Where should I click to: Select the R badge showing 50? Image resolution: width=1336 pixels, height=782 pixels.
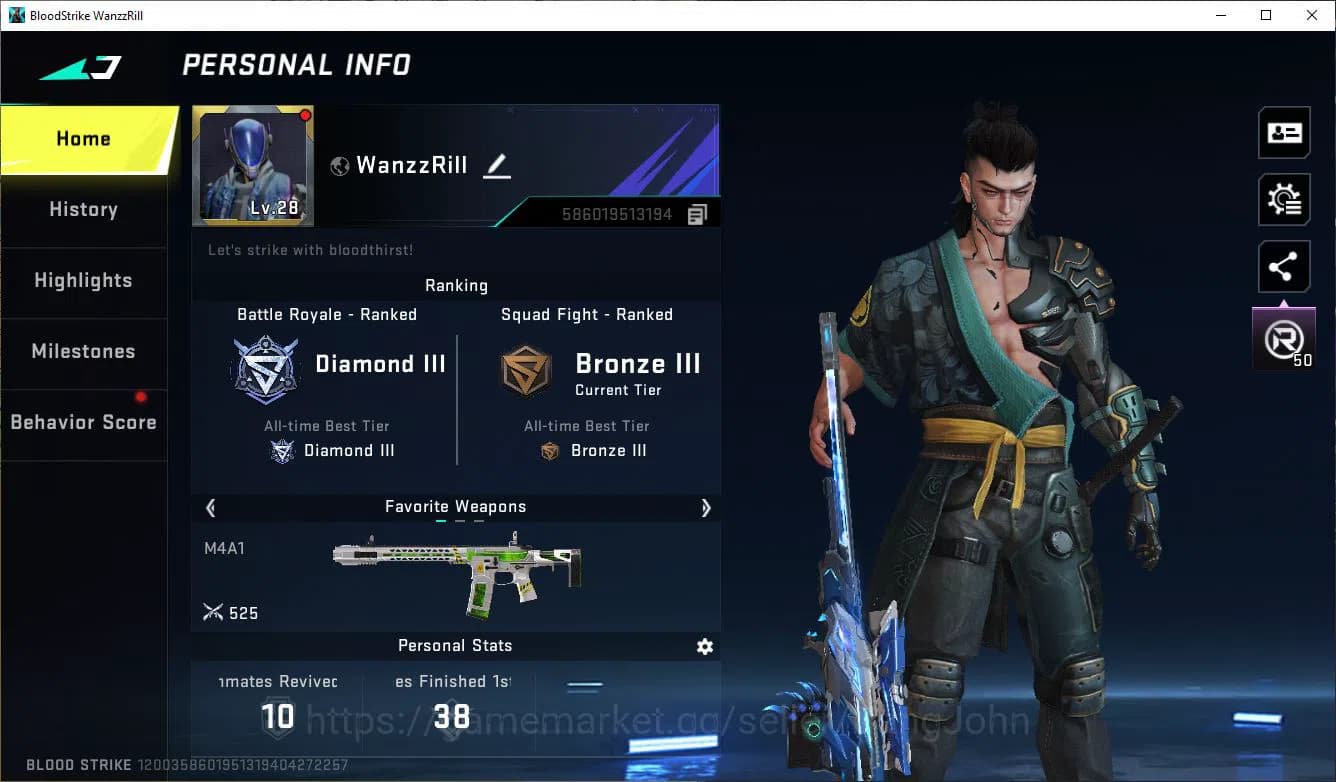[1284, 337]
